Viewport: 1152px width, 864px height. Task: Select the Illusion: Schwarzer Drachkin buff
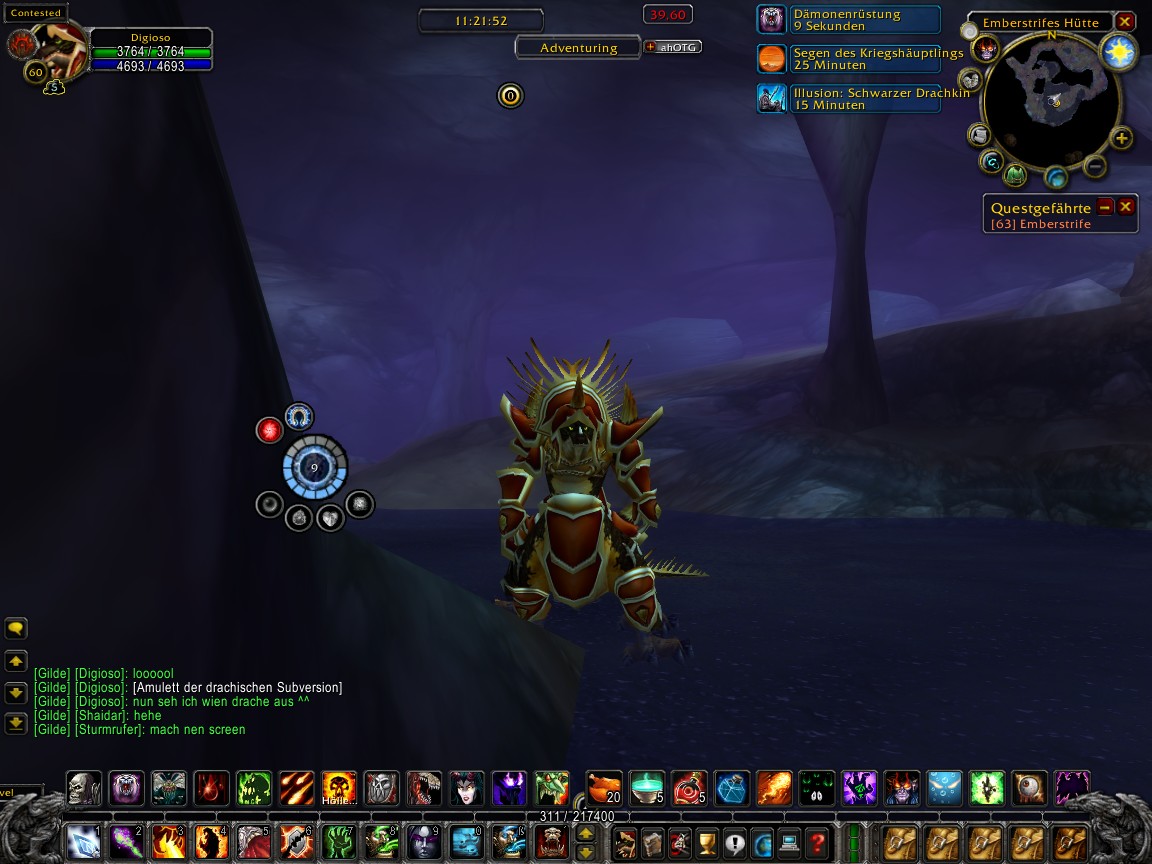(x=771, y=98)
